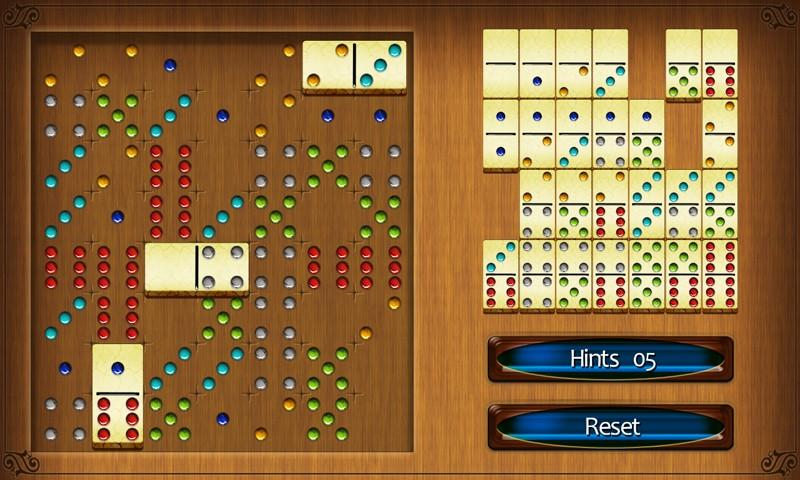Click the placed two-three domino on the board
Screen dimensions: 800x480
(x=354, y=66)
